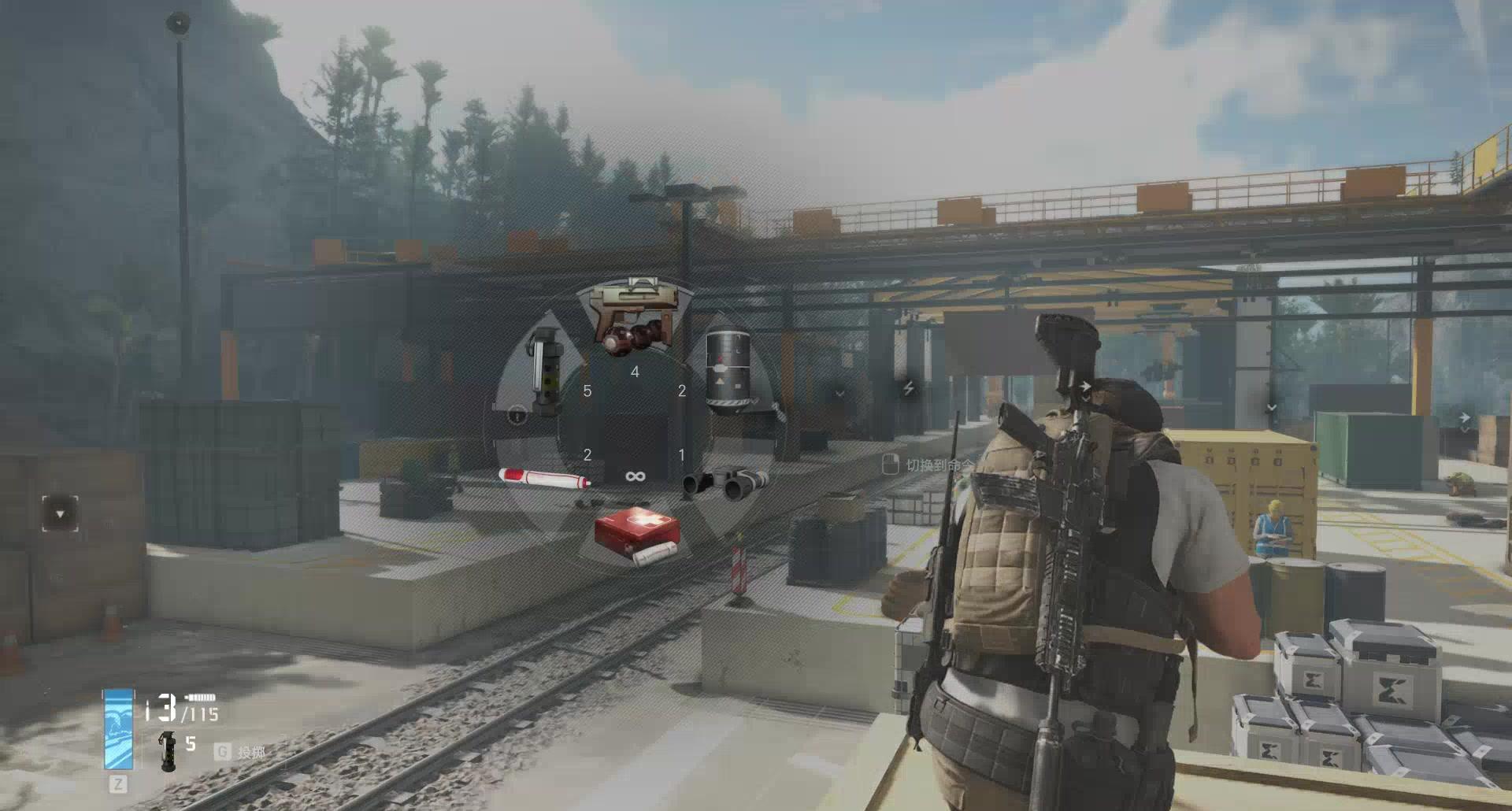Activate the blue class skill icon
The width and height of the screenshot is (1512, 811).
click(119, 730)
